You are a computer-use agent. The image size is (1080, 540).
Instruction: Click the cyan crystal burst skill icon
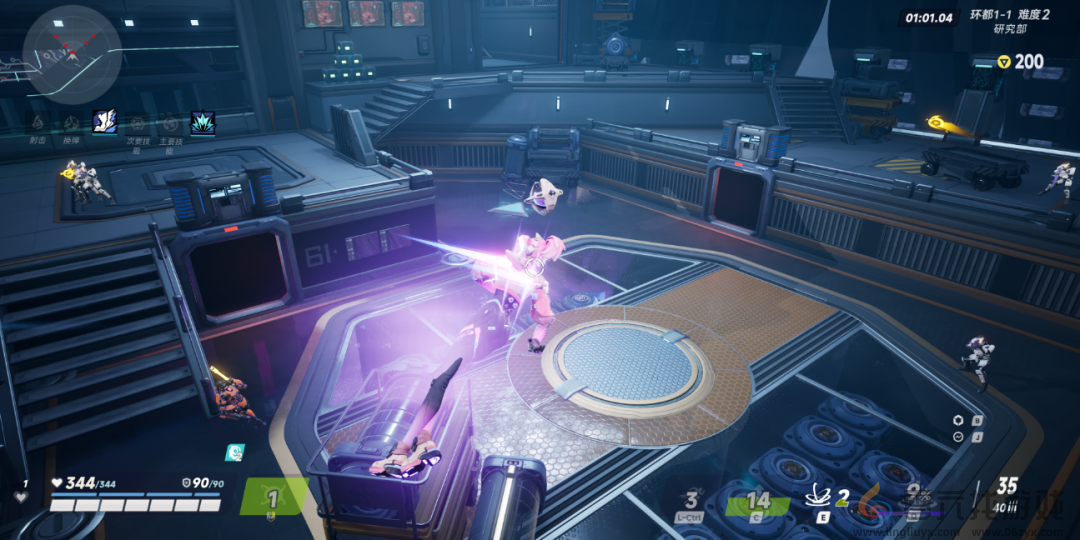point(202,122)
